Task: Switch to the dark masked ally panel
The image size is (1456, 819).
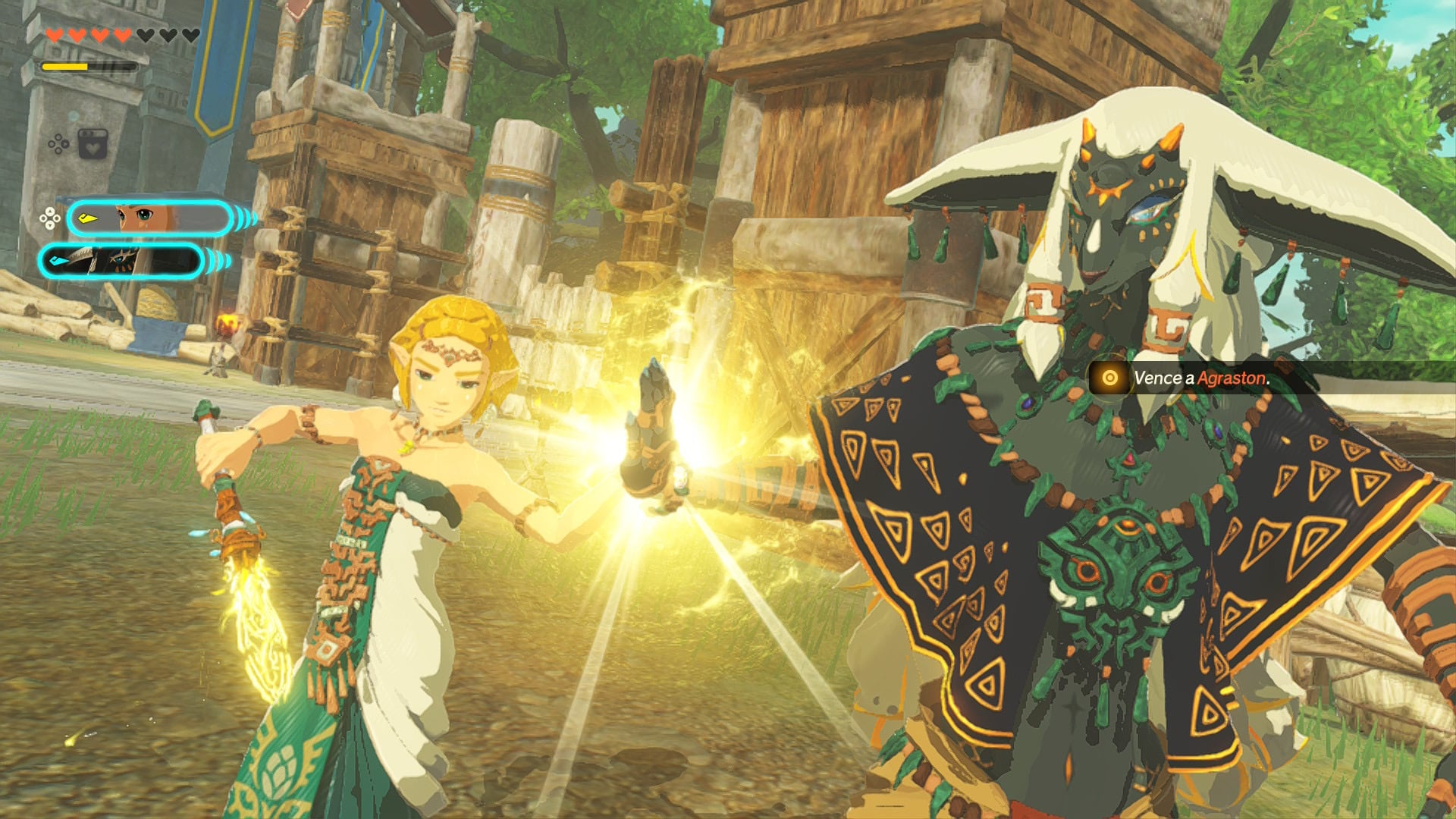Action: (121, 262)
